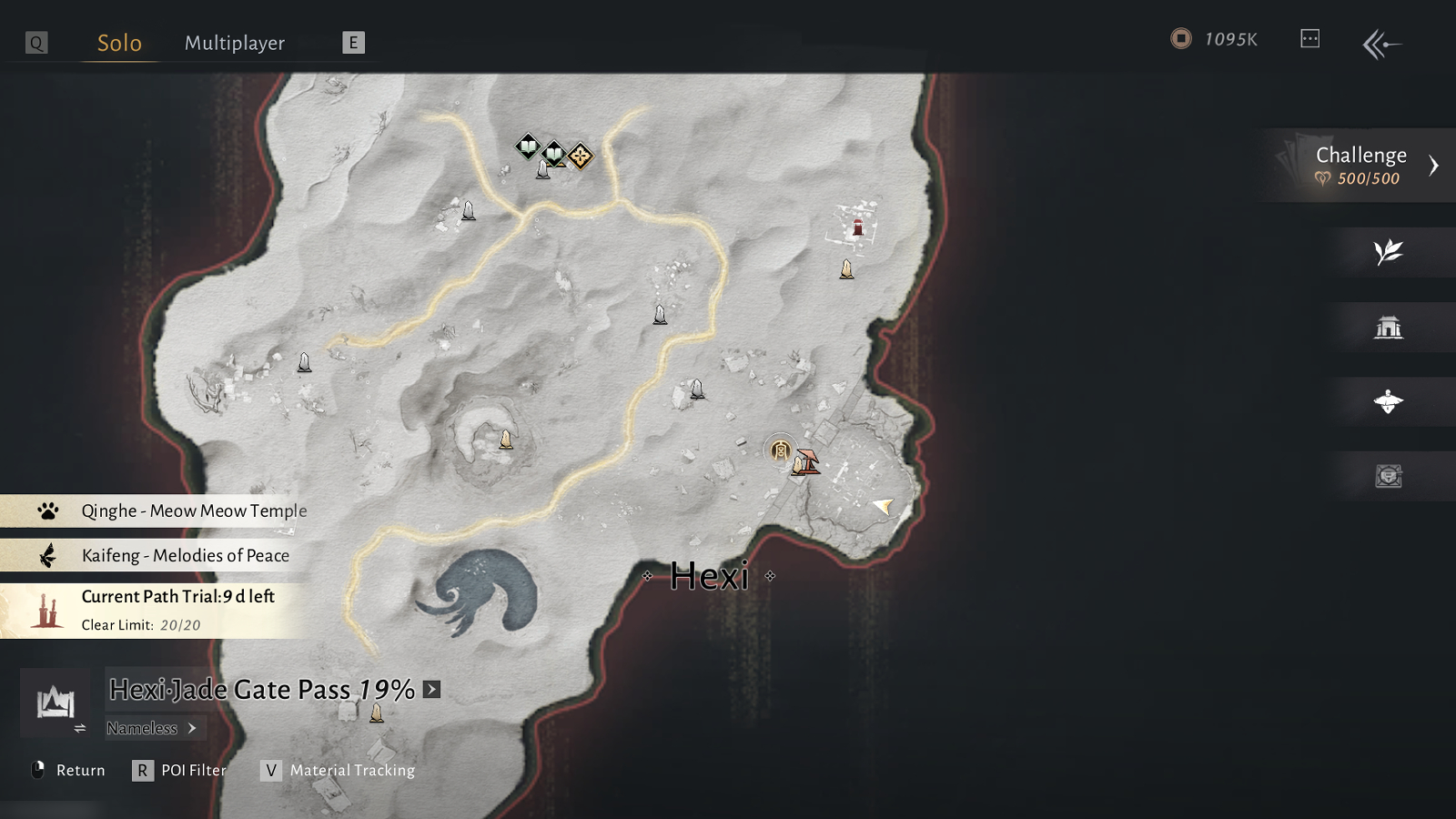The width and height of the screenshot is (1456, 819).
Task: Open the Nameless sub-area selector
Action: (x=151, y=728)
